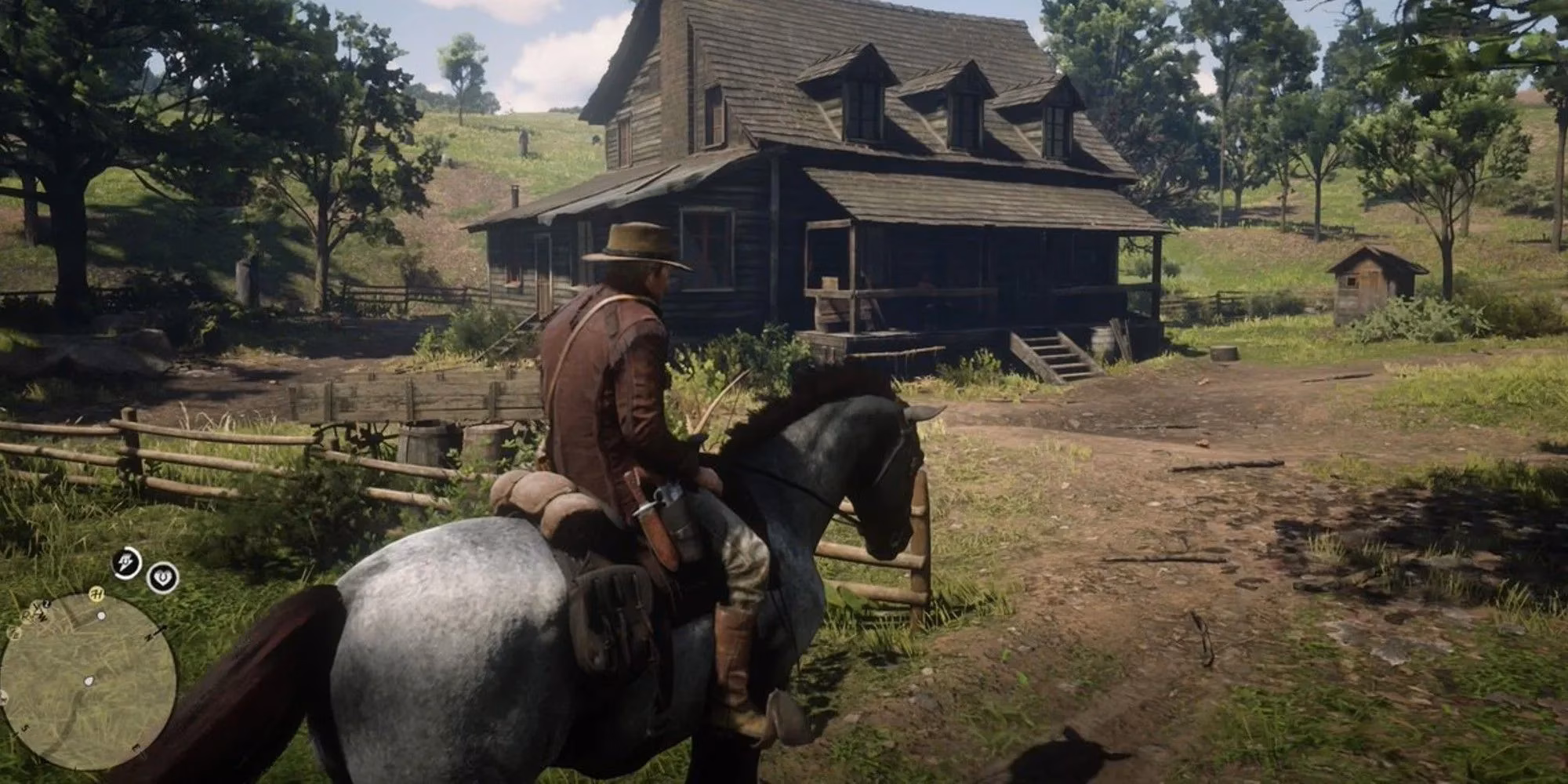Image resolution: width=1568 pixels, height=784 pixels.
Task: Click the yellow marker on the minimap's left edge
Action: tap(14, 633)
